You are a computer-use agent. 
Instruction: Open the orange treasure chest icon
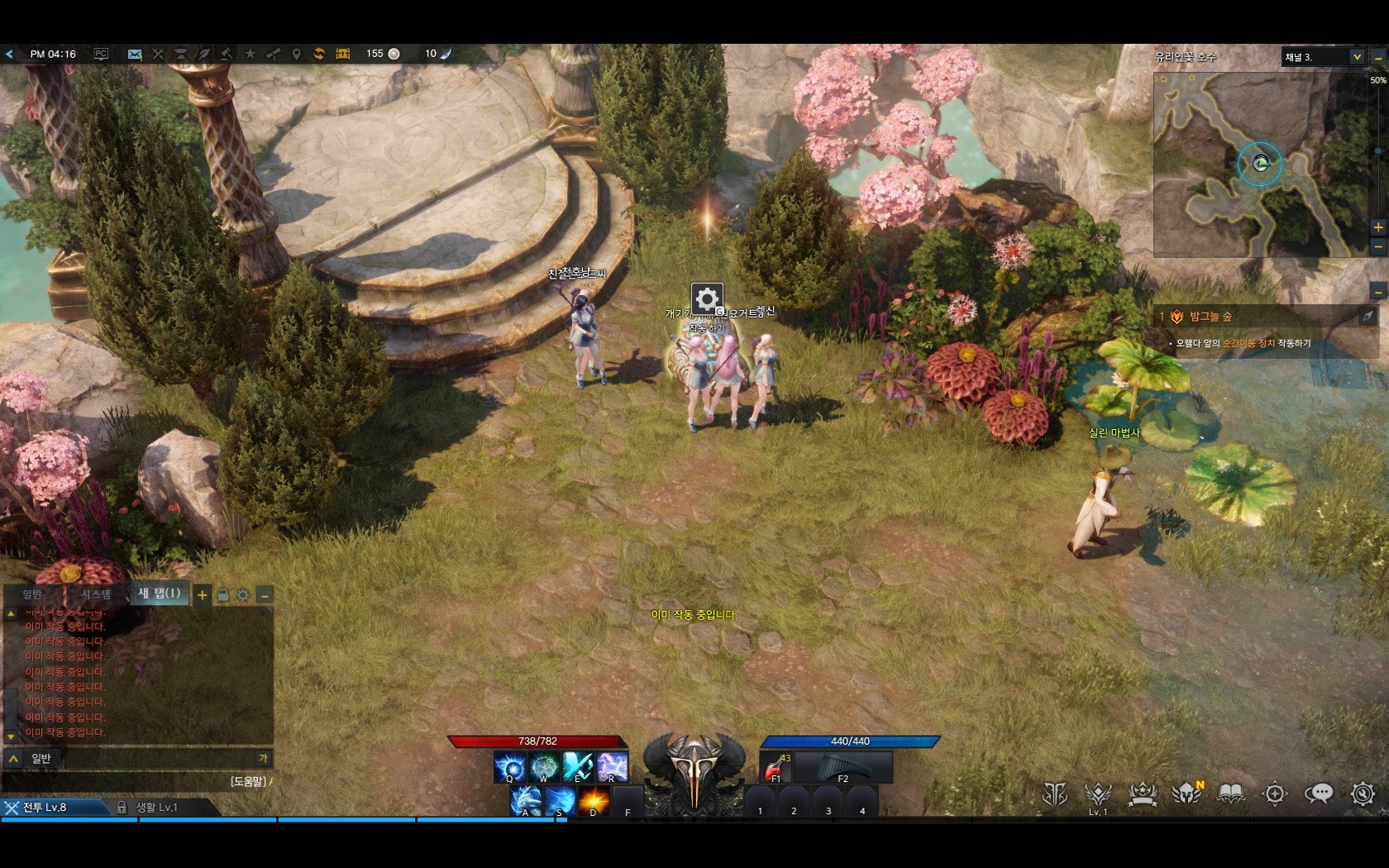point(343,54)
